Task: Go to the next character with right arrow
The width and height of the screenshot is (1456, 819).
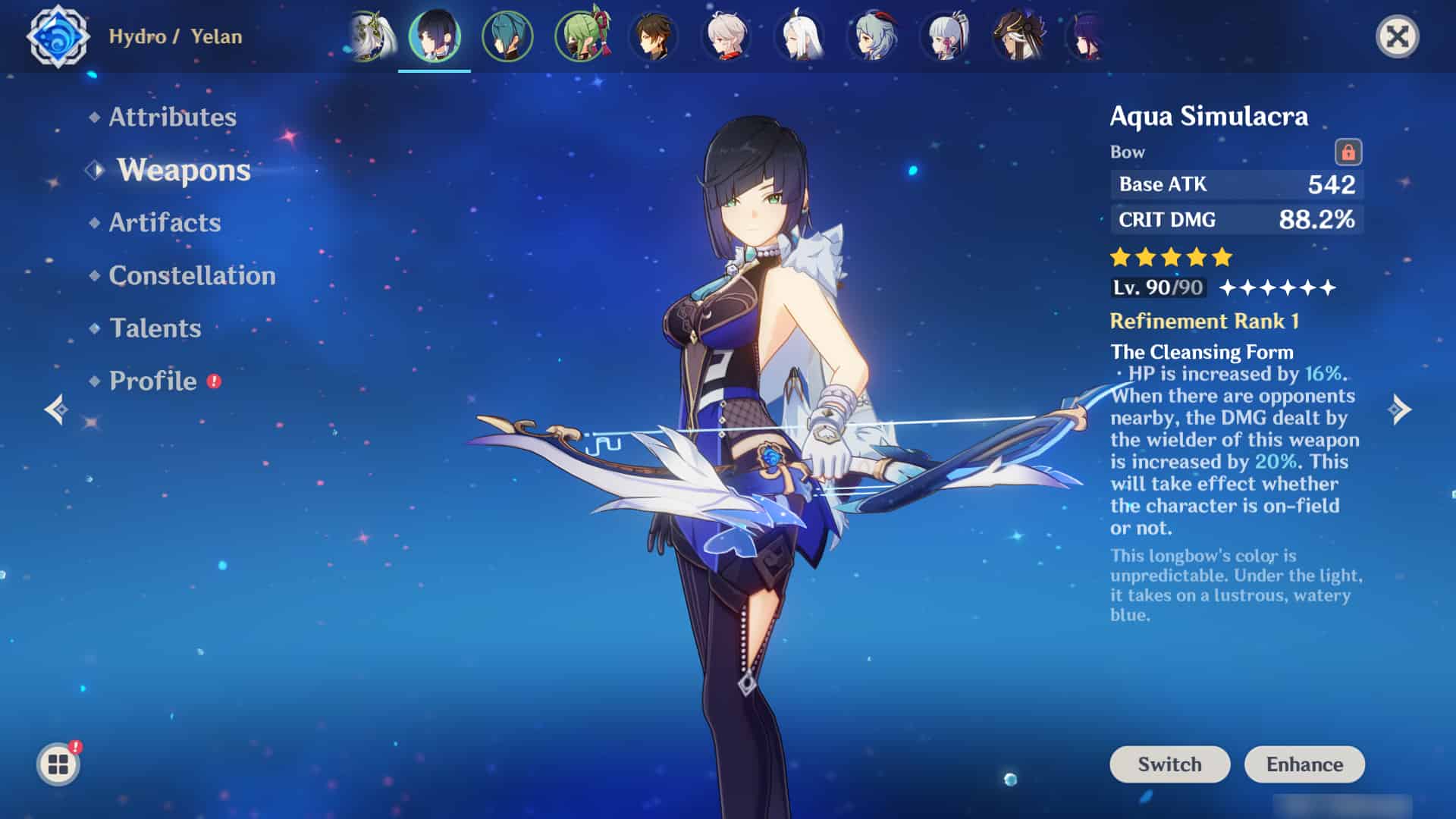Action: [1400, 409]
